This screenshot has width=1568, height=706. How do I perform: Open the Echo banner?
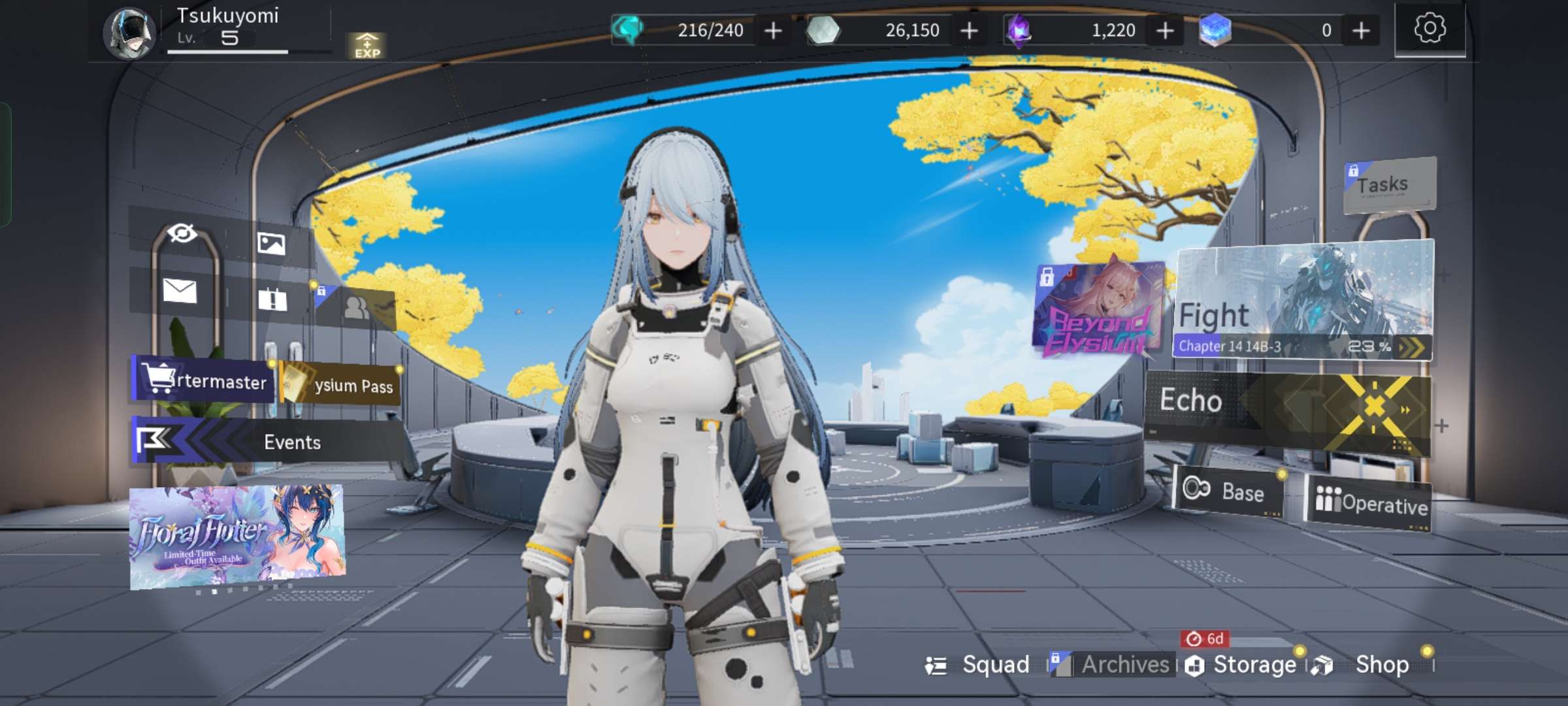1287,409
